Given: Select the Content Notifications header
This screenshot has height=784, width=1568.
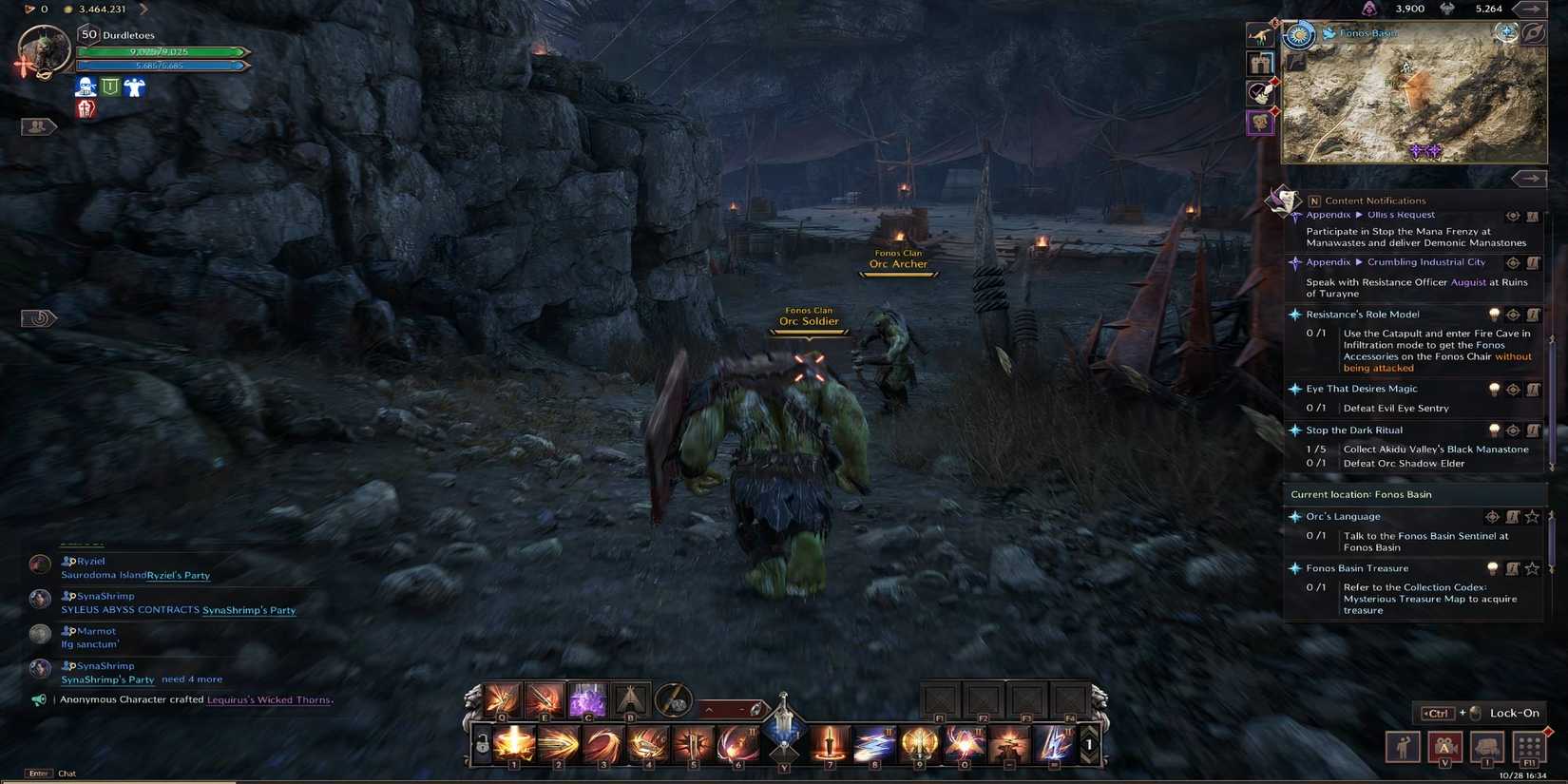Looking at the screenshot, I should coord(1376,201).
